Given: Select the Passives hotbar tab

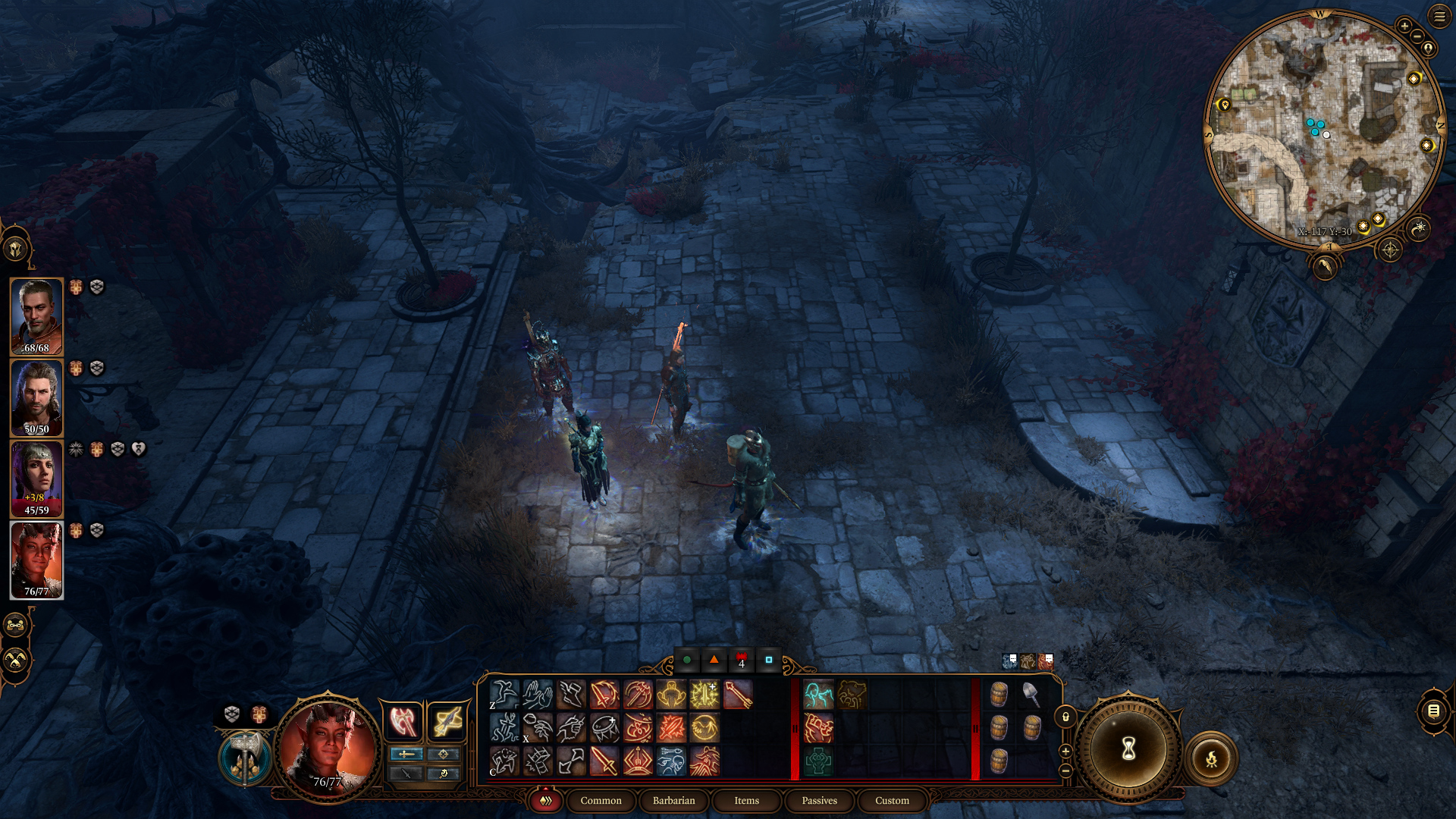Looking at the screenshot, I should [x=819, y=801].
